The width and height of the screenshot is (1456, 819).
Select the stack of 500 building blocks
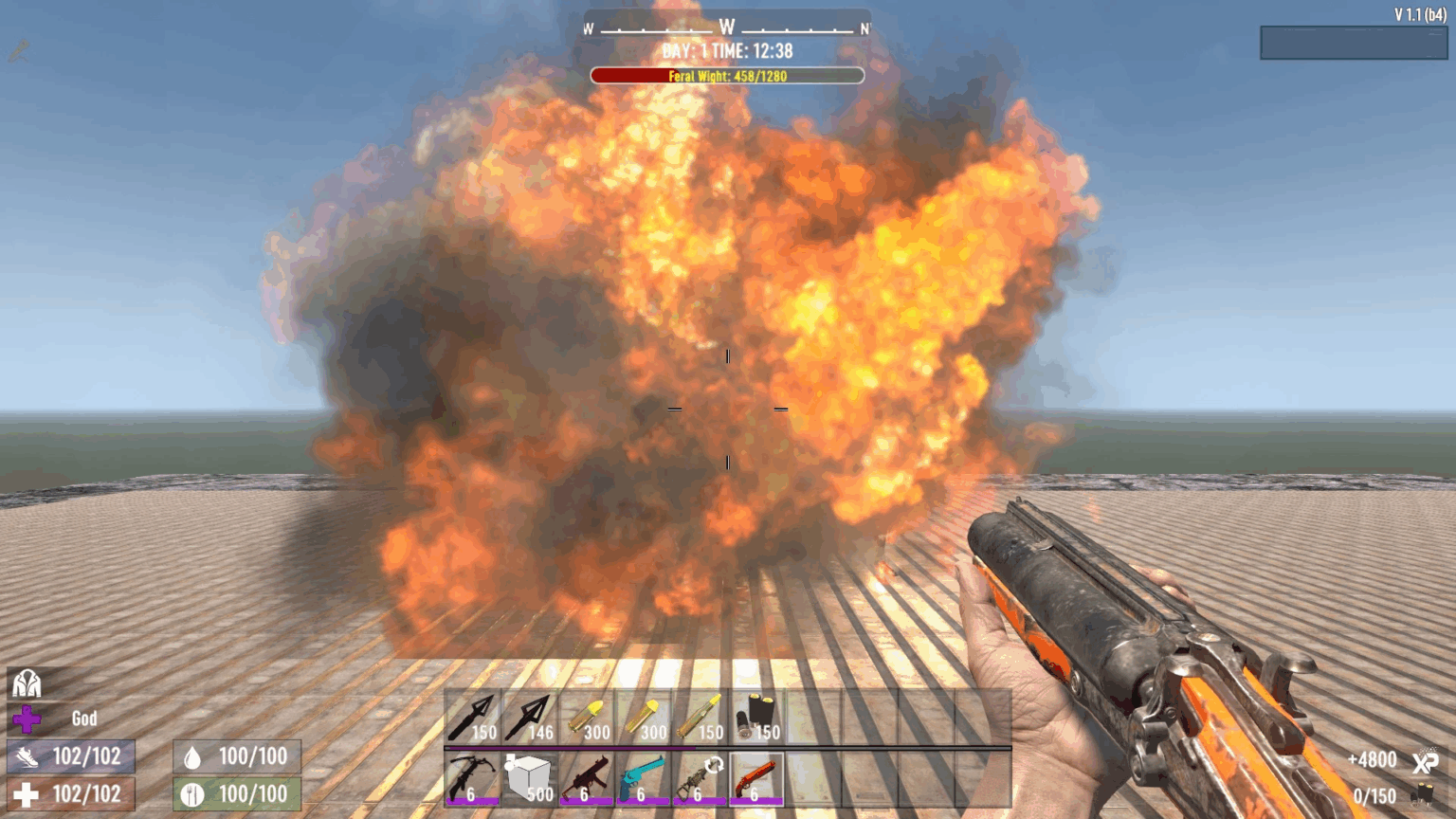pos(529,777)
